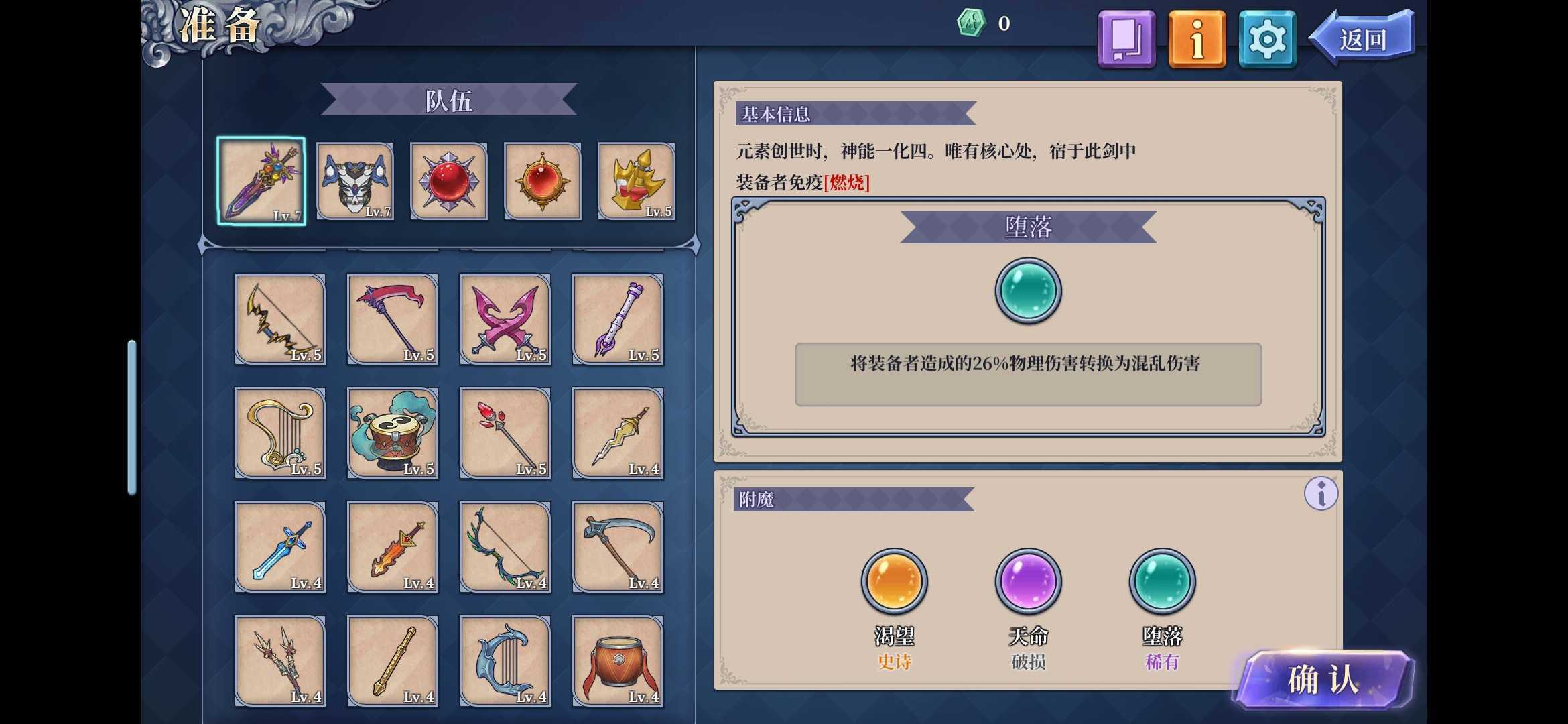Screen dimensions: 1568x724
Task: Select the pink scythe Lv.5 weapon
Action: (x=393, y=320)
